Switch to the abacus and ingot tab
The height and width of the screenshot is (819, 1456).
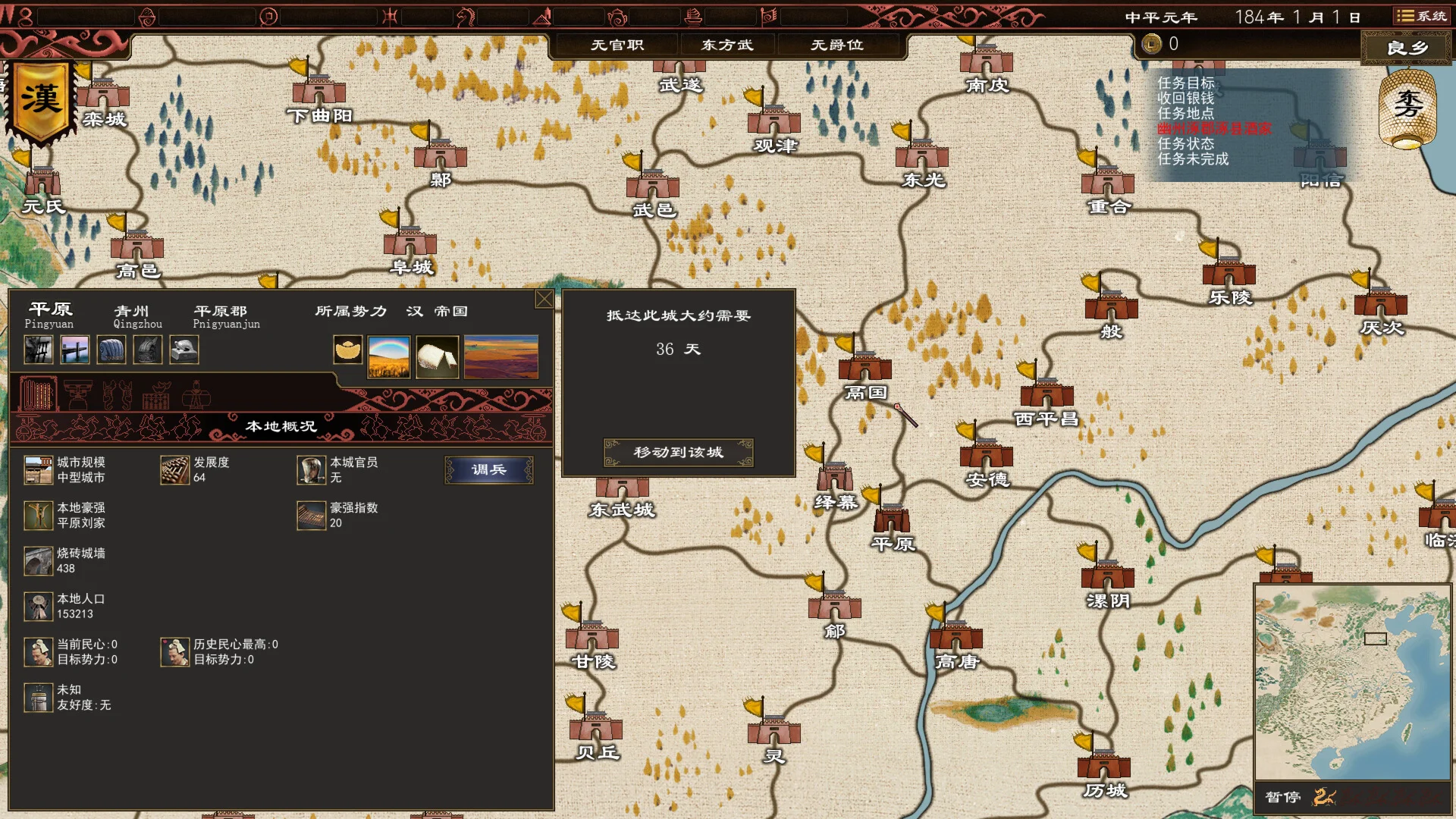(156, 395)
